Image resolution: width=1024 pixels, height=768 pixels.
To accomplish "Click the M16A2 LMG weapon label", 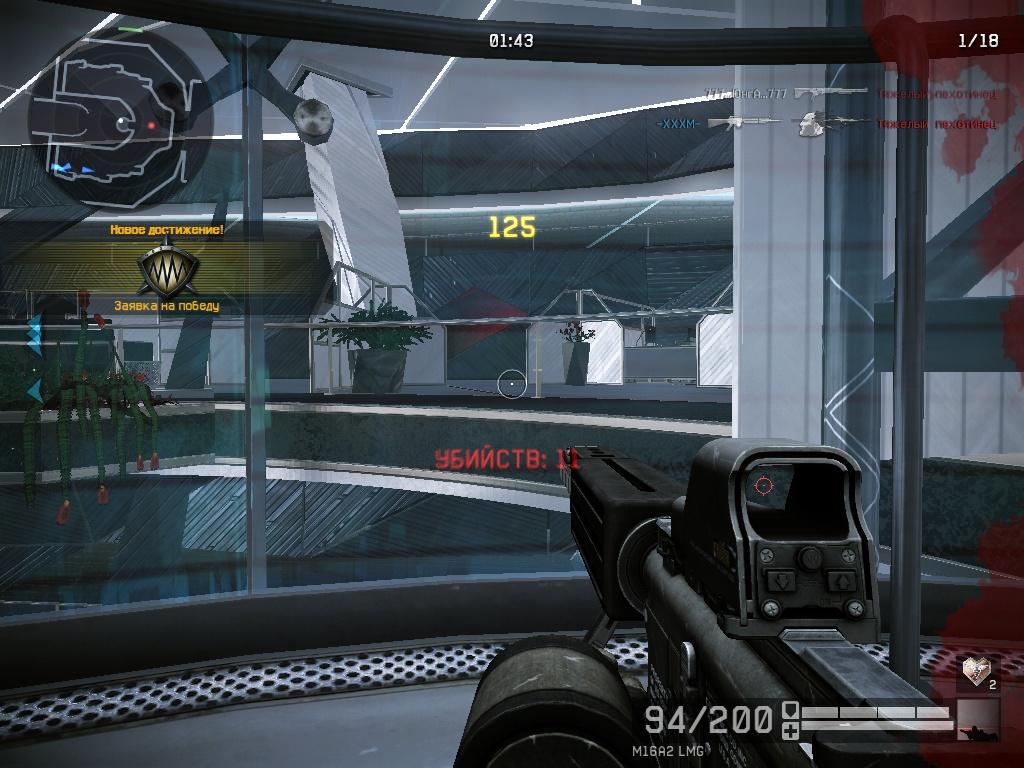I will click(670, 750).
